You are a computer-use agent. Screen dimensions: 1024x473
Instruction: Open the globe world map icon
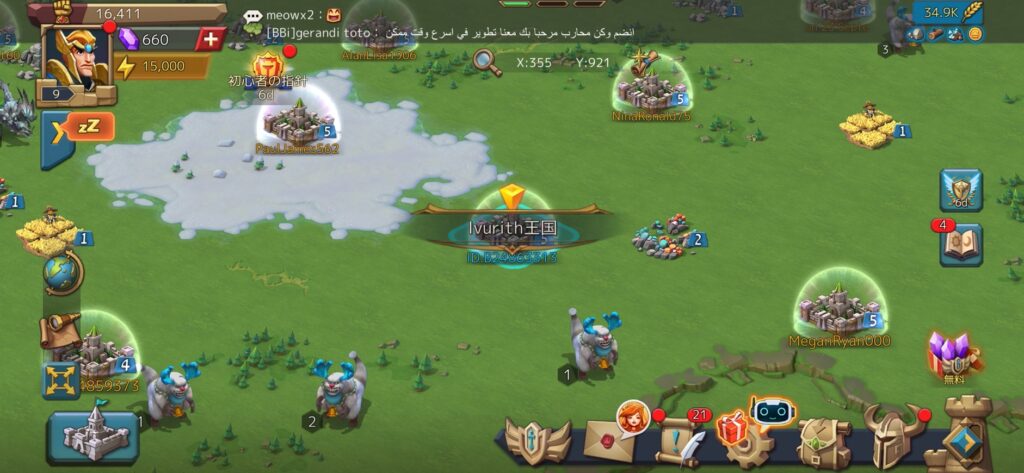tap(62, 273)
